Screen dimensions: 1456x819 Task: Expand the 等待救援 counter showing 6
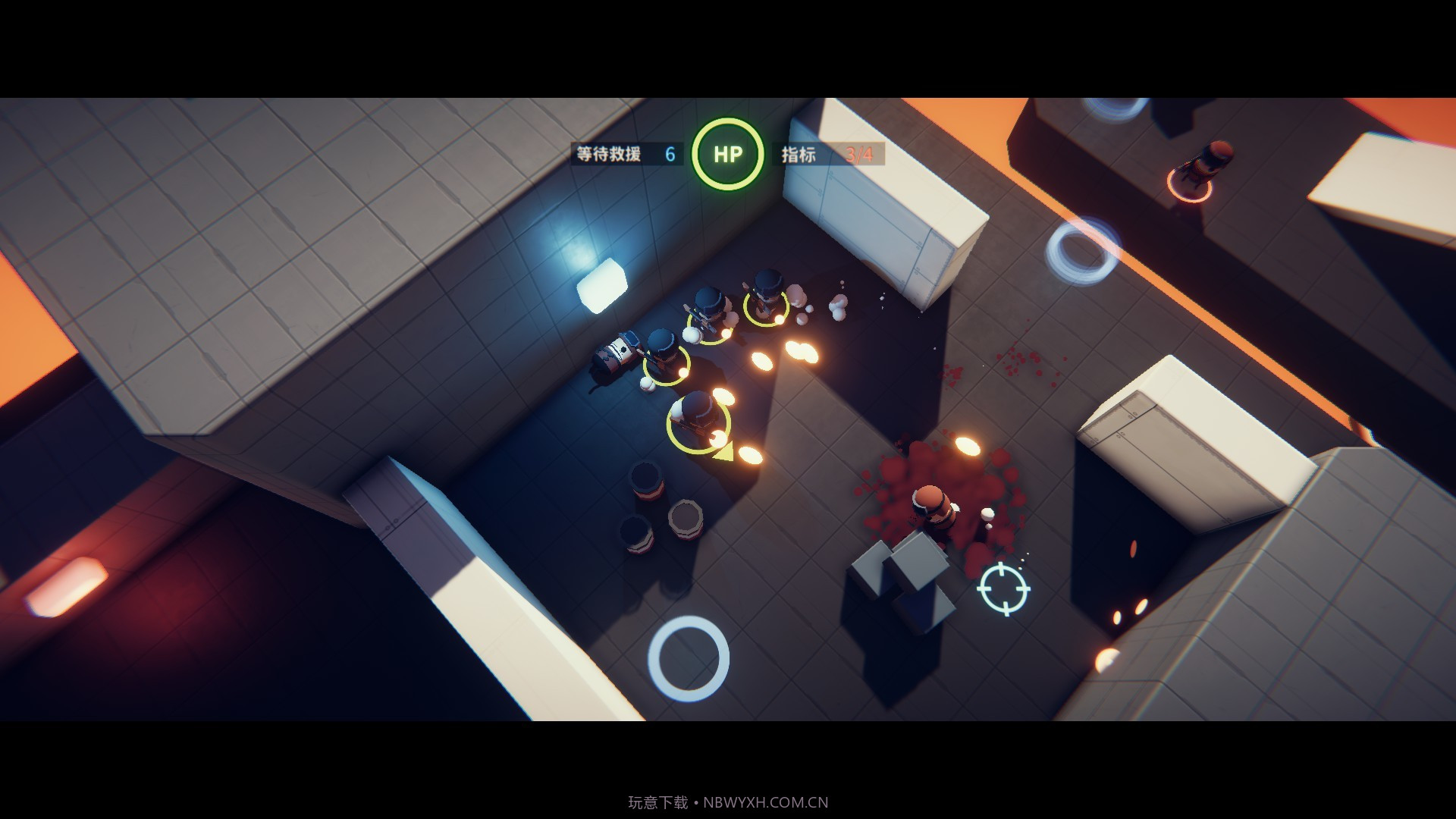[669, 154]
